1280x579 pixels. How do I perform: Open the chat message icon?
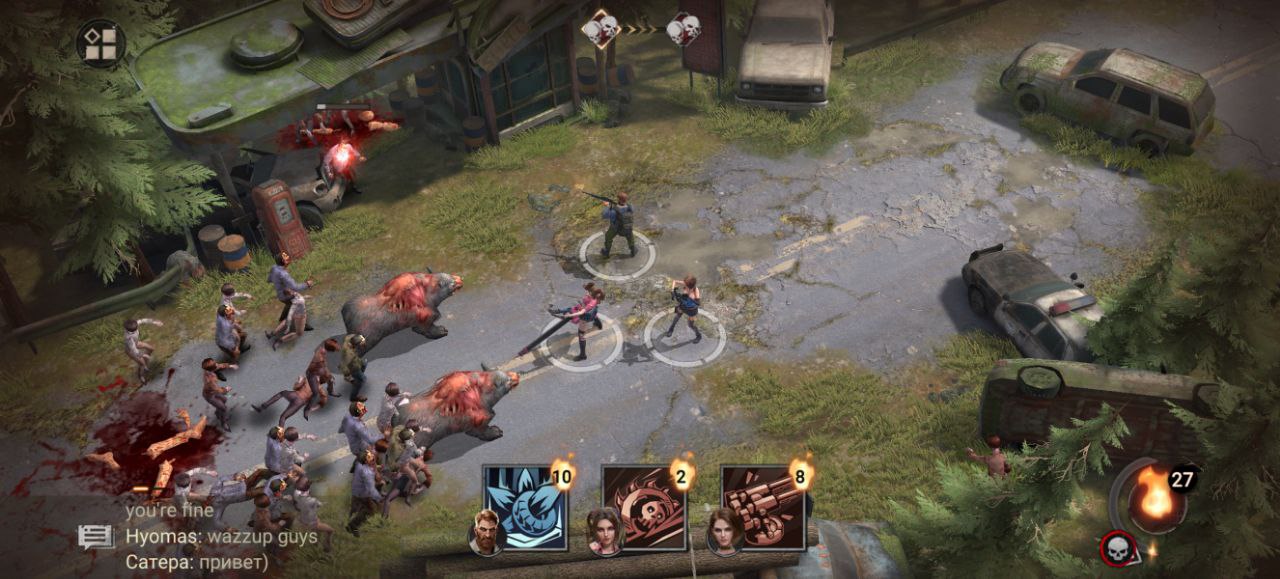coord(96,537)
